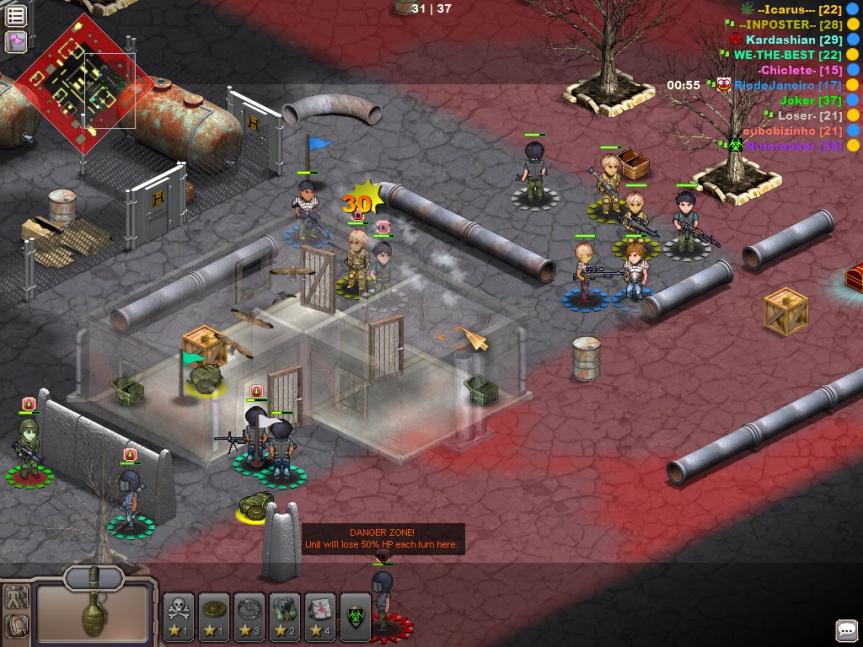This screenshot has width=863, height=647.
Task: Choose the walking figure stance button
Action: (x=16, y=598)
